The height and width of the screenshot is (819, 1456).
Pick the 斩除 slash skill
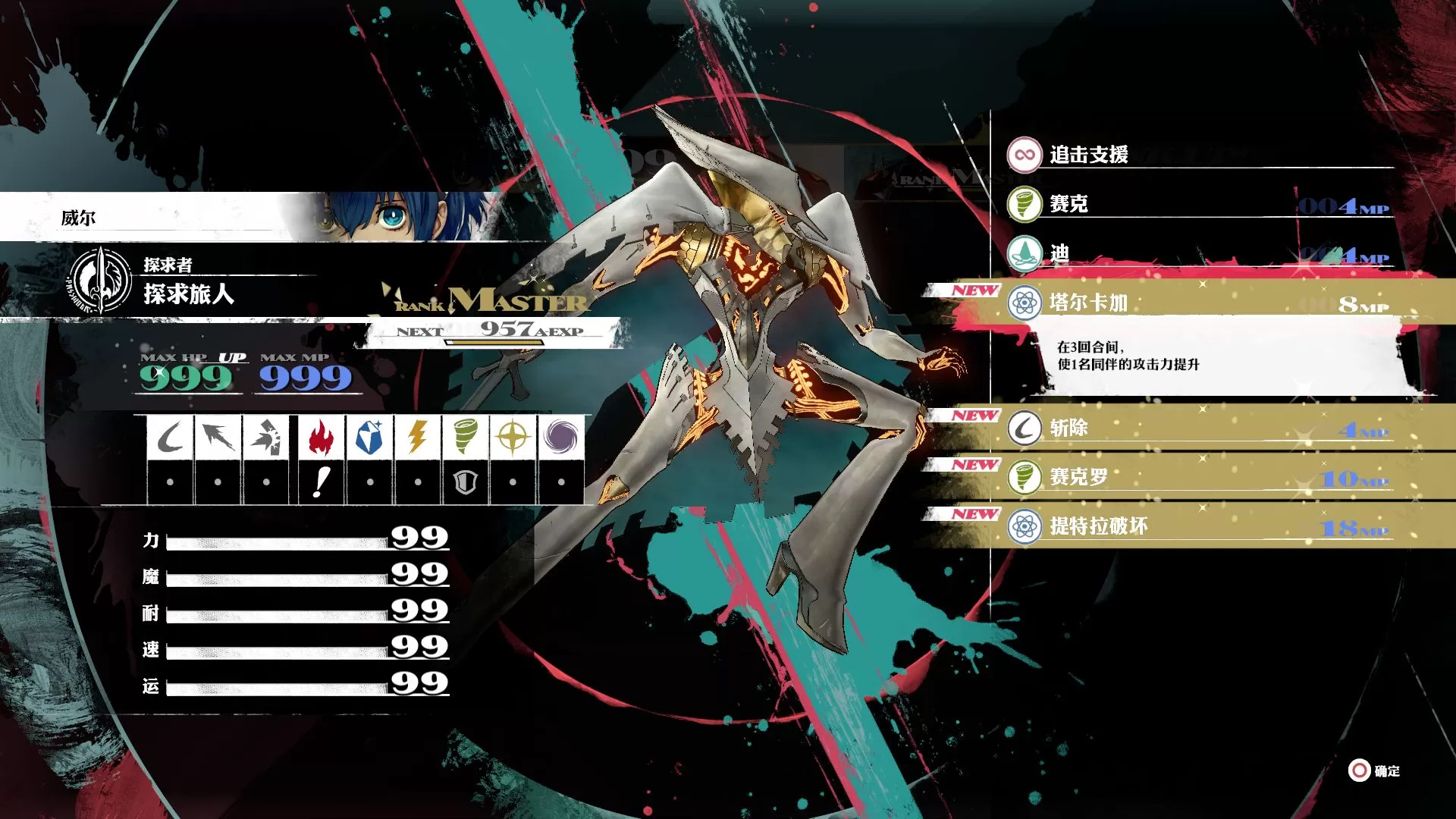point(1198,428)
